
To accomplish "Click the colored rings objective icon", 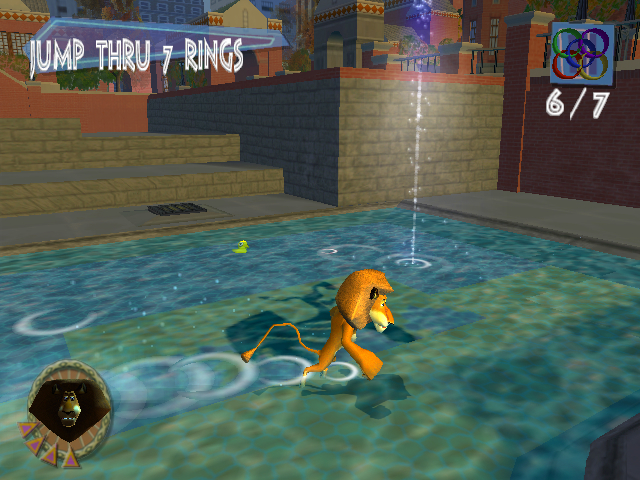I will [579, 54].
